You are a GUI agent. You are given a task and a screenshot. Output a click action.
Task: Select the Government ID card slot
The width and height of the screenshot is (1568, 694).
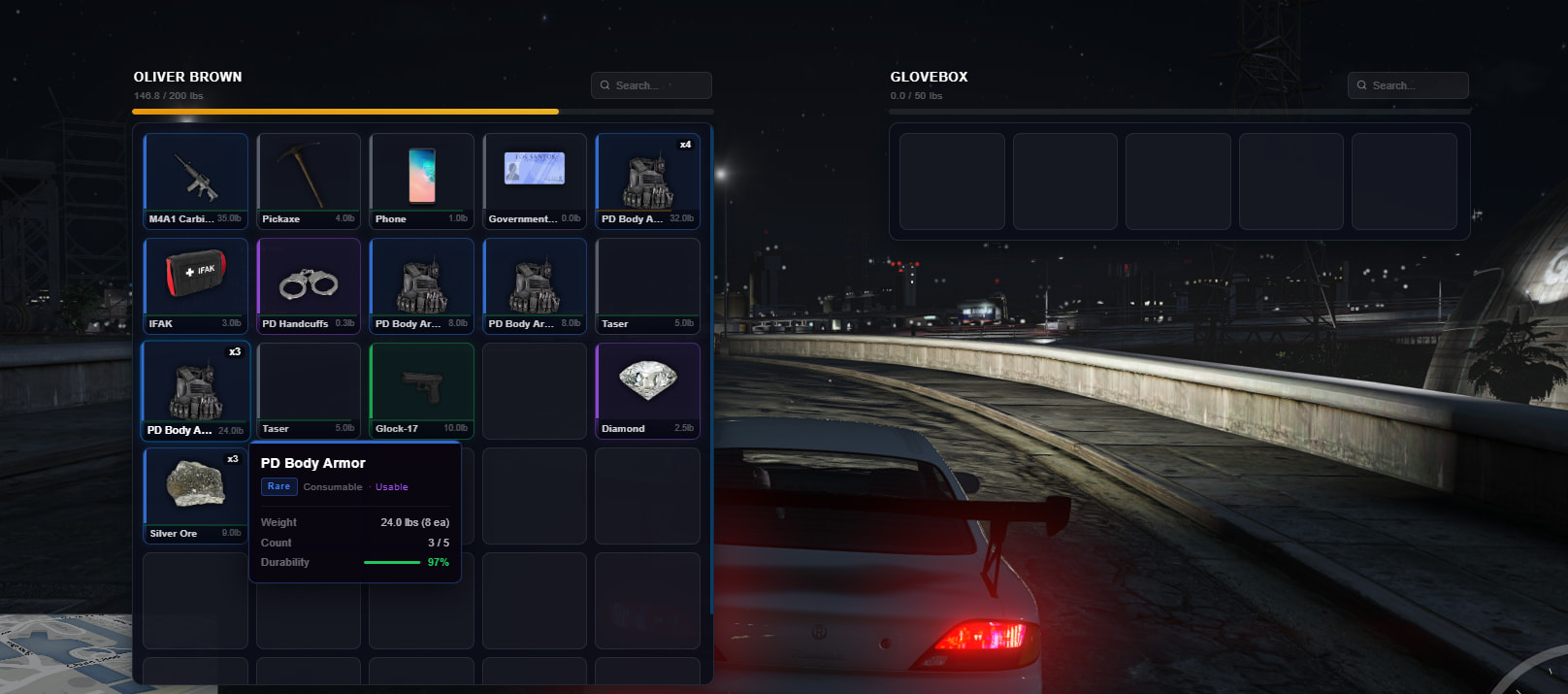535,181
